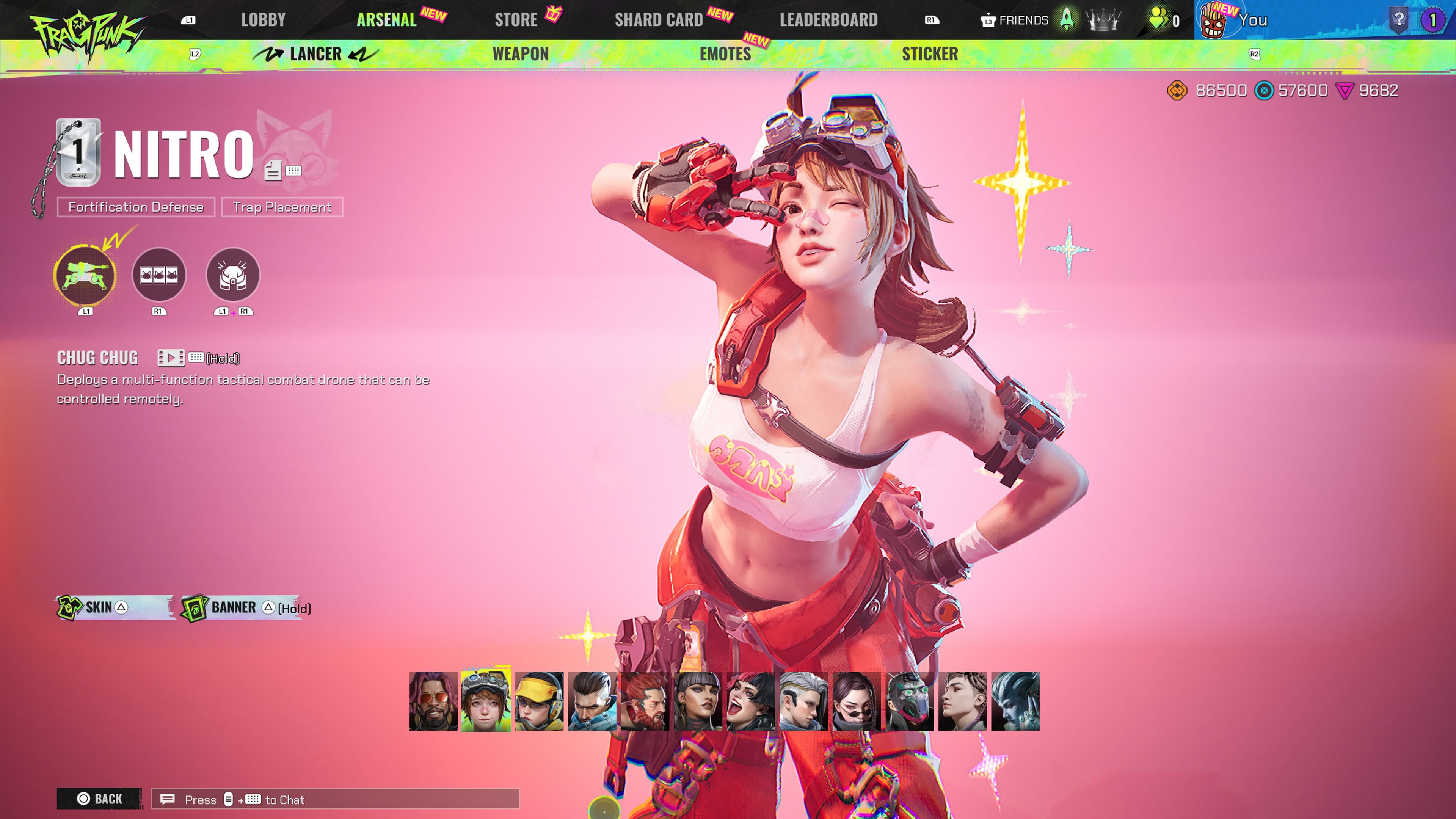Screen dimensions: 1456x819
Task: Choose the lancer portrait with orange sunglasses
Action: point(433,701)
